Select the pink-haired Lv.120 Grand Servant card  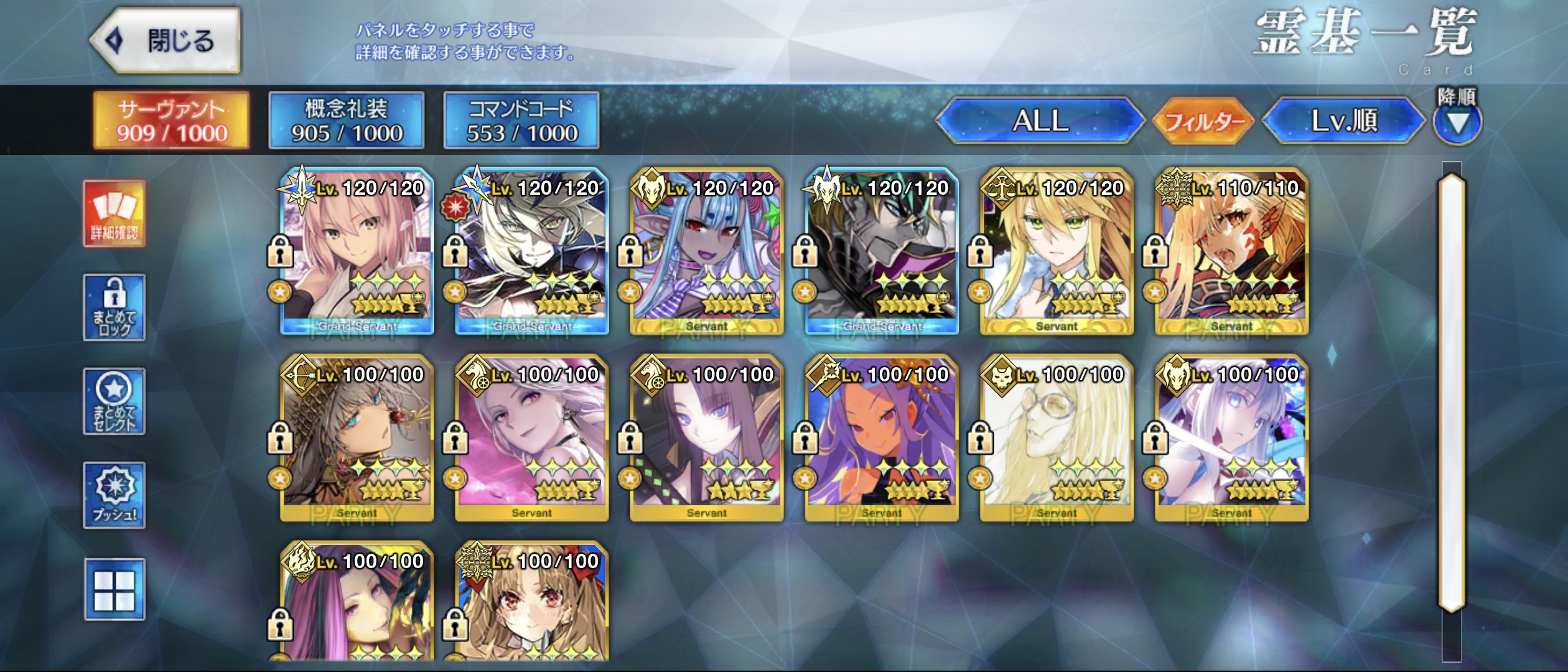coord(357,251)
